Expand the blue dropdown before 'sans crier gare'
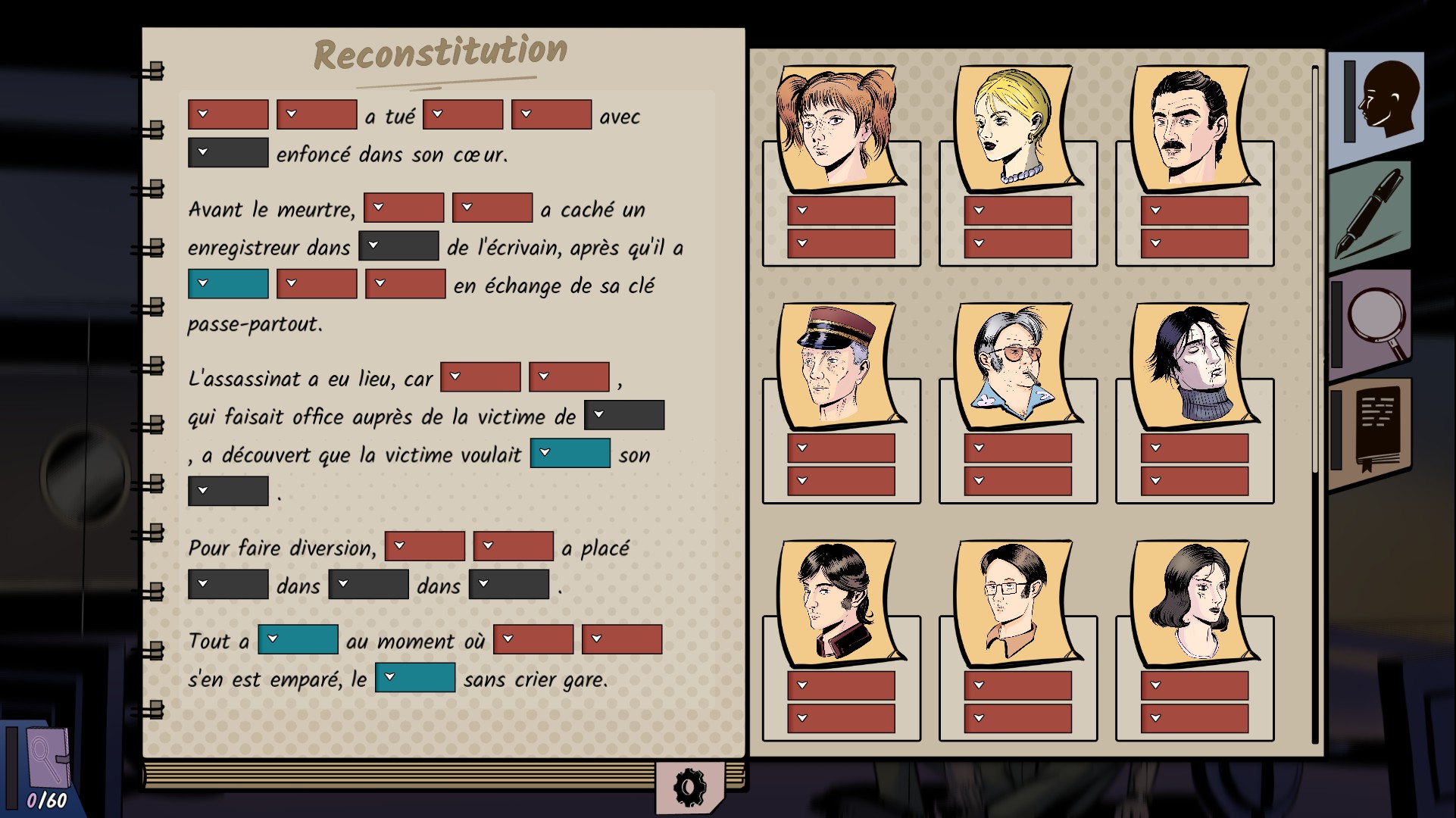 (x=415, y=678)
